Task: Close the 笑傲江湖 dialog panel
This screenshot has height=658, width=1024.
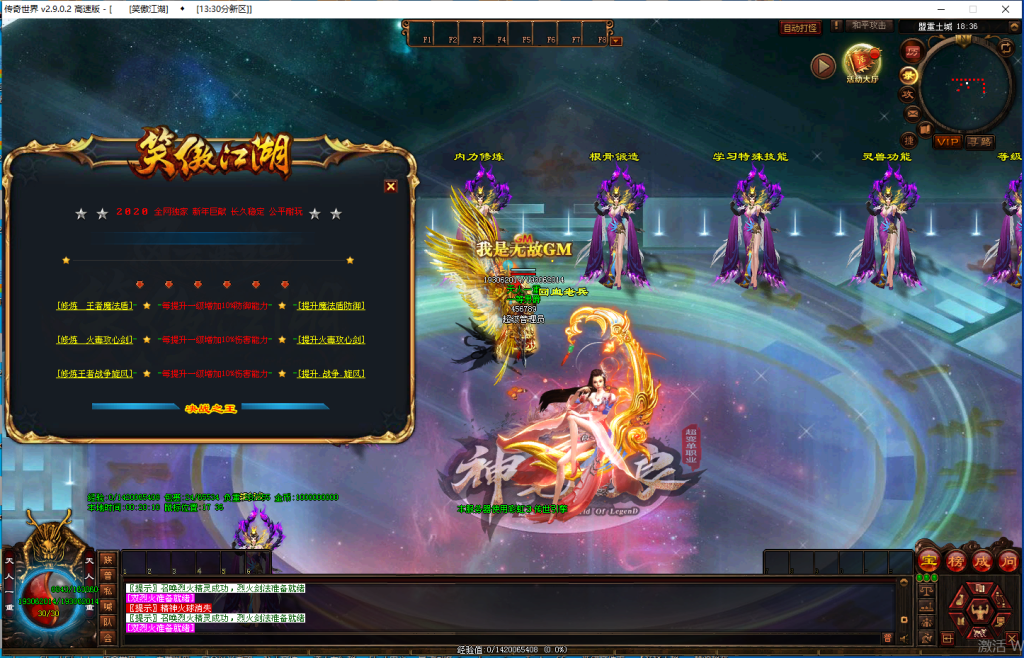Action: (391, 186)
